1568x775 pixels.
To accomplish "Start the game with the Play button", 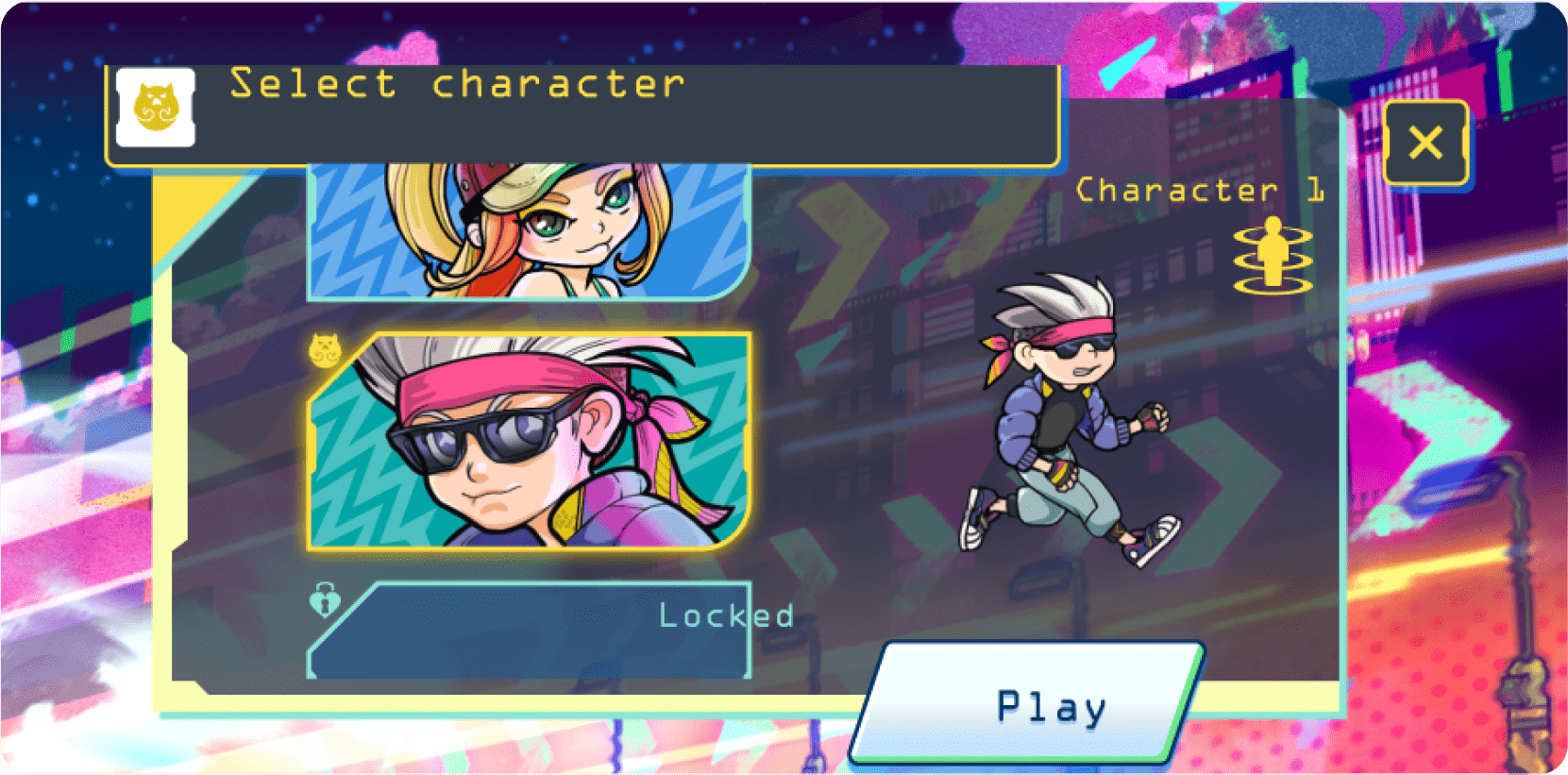I will click(x=1029, y=703).
